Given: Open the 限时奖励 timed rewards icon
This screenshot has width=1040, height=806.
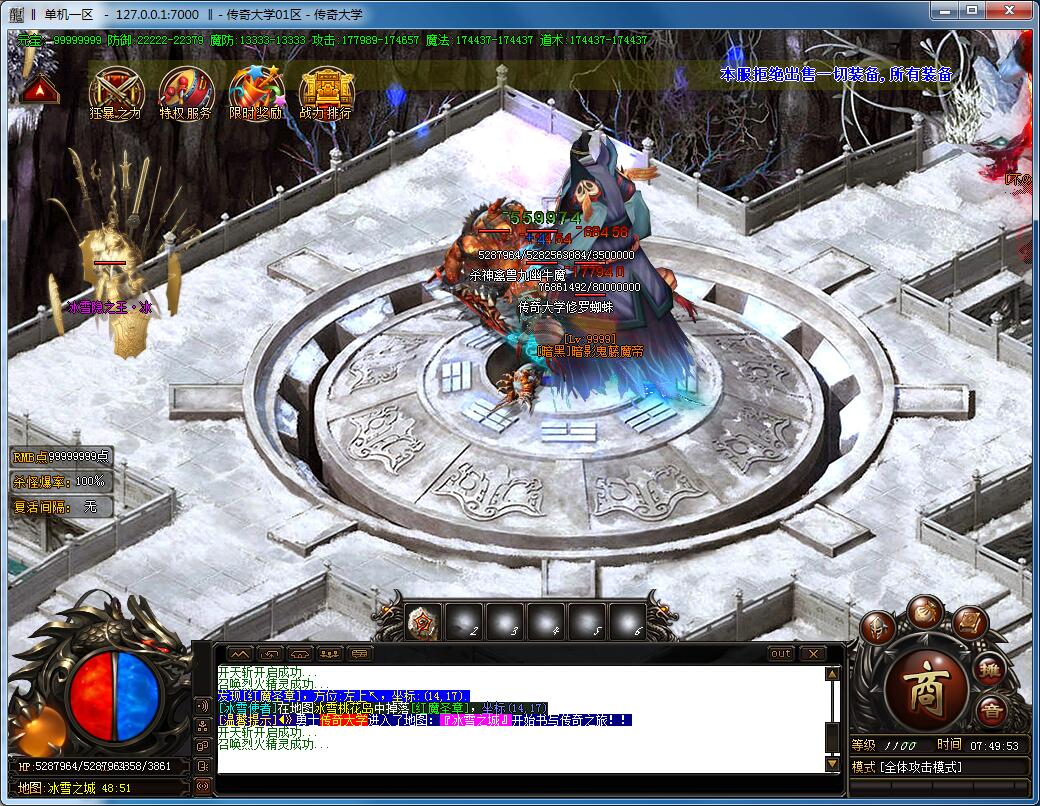Looking at the screenshot, I should point(255,88).
